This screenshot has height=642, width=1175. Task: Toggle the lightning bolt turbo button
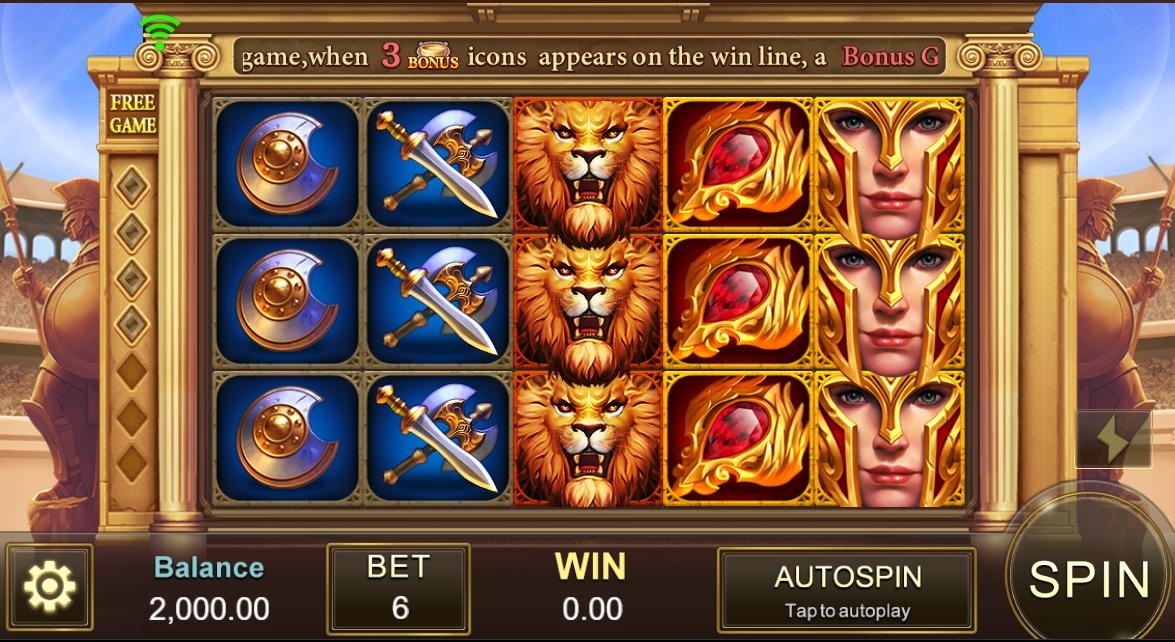(x=1112, y=439)
